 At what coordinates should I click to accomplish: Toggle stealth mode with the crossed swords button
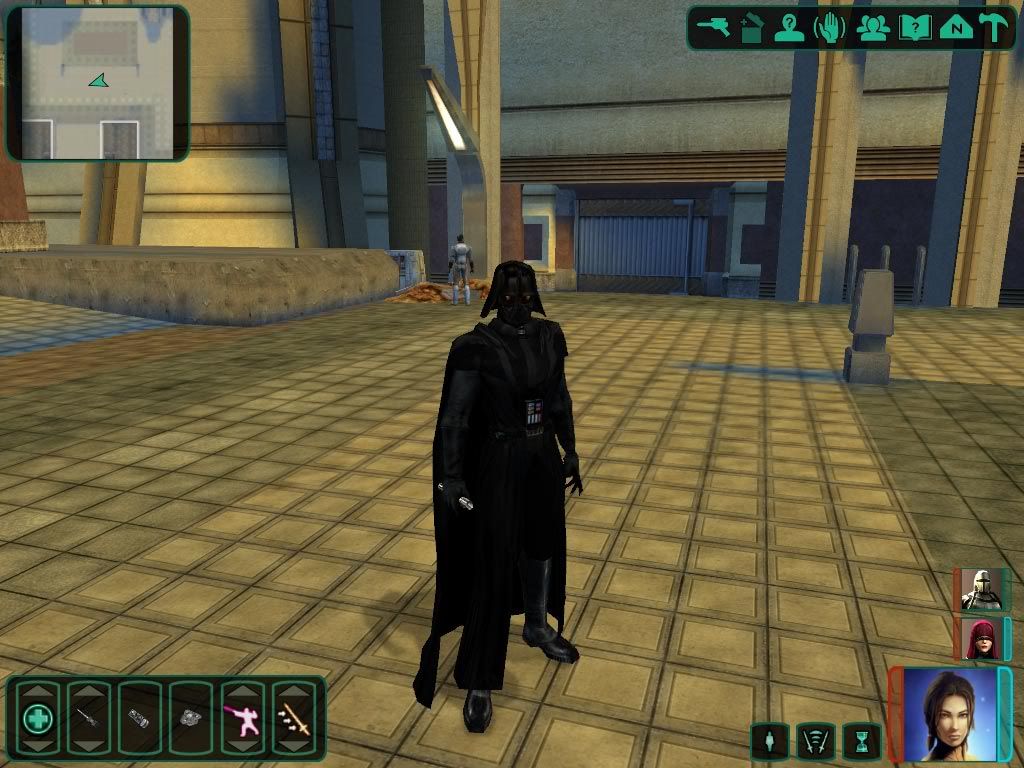click(815, 741)
